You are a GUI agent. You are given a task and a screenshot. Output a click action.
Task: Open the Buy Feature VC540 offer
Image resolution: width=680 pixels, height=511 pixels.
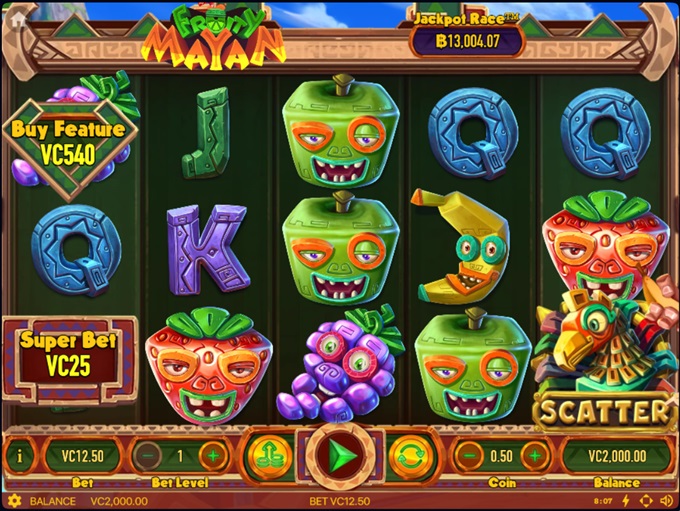point(68,142)
